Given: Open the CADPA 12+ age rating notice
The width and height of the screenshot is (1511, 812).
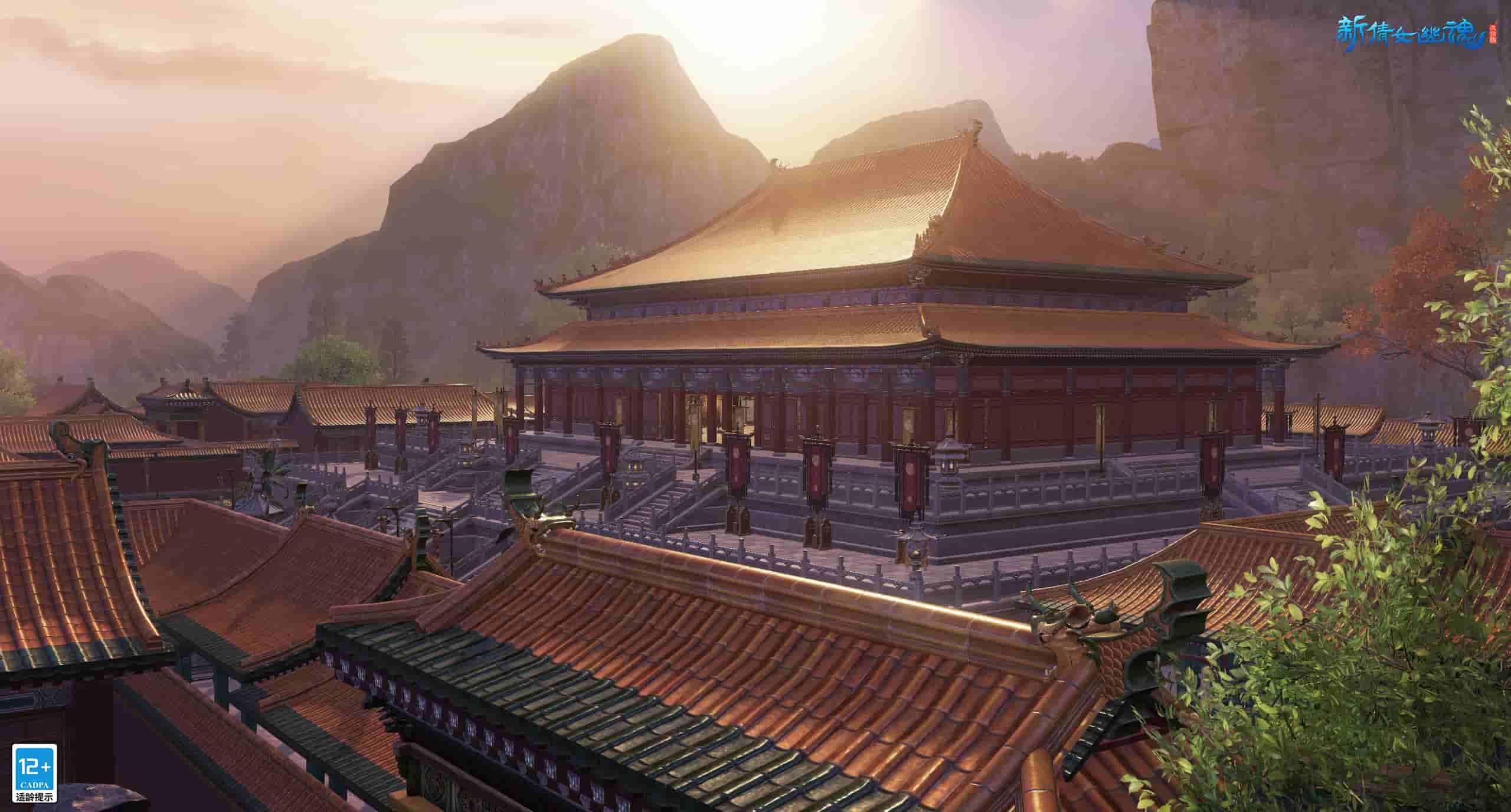Looking at the screenshot, I should click(35, 772).
